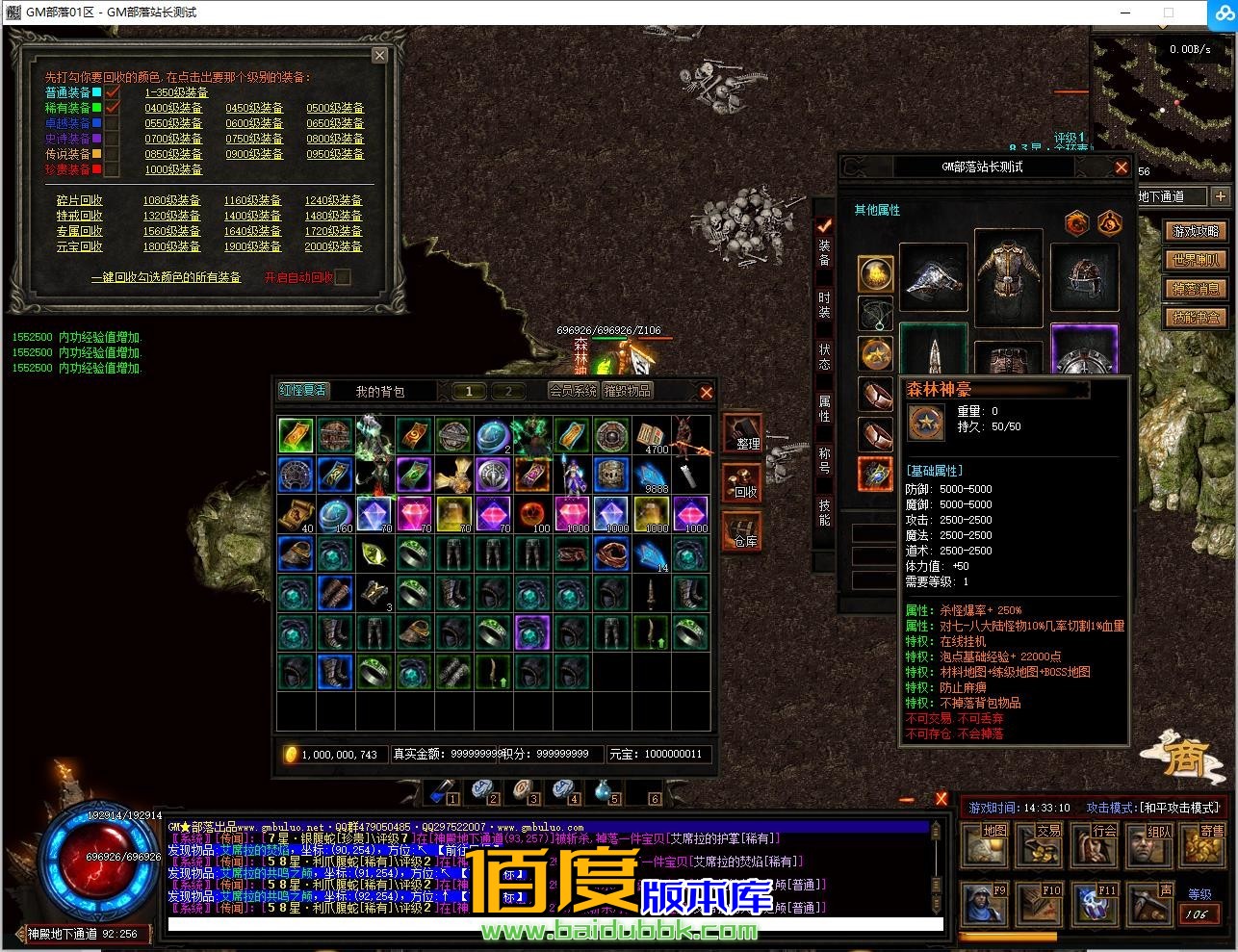Image resolution: width=1238 pixels, height=952 pixels.
Task: Switch to the 属性 attributes tab
Action: point(824,408)
